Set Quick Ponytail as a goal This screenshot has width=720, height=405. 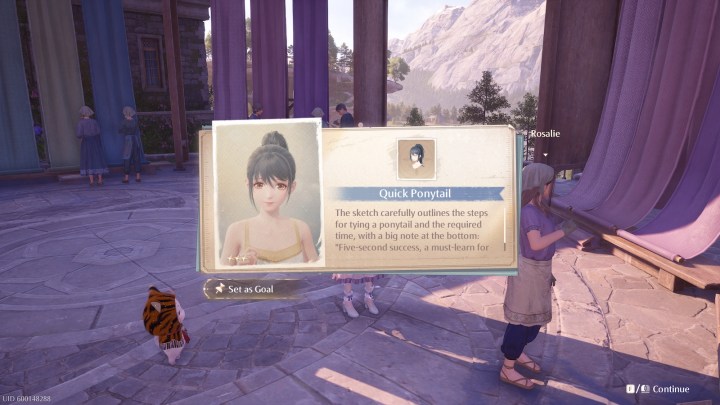point(254,289)
